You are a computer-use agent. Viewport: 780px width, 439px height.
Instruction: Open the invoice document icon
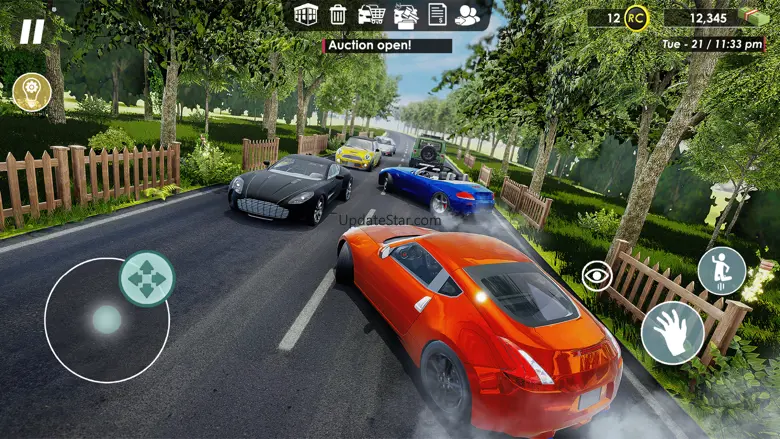tap(437, 14)
